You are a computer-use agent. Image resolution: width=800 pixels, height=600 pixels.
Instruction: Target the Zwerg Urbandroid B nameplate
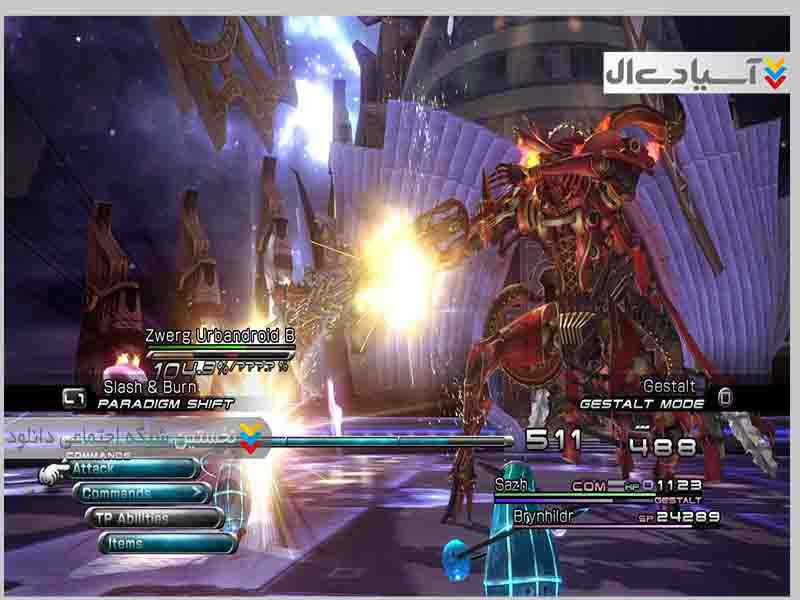pyautogui.click(x=220, y=337)
